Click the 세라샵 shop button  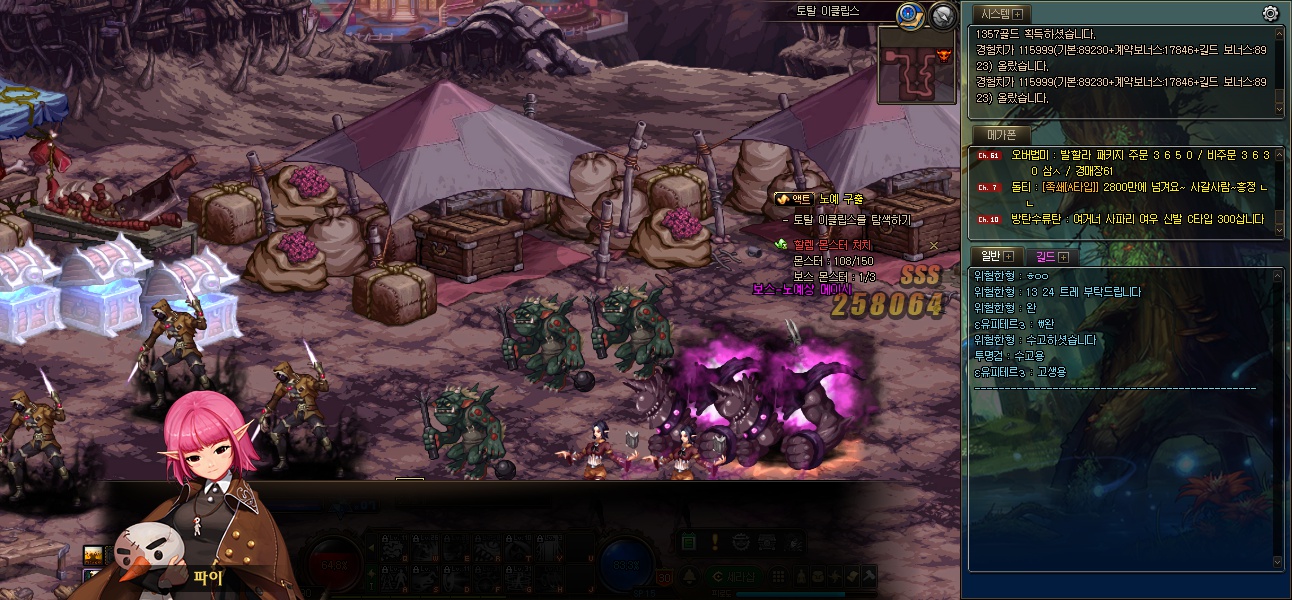pos(736,577)
